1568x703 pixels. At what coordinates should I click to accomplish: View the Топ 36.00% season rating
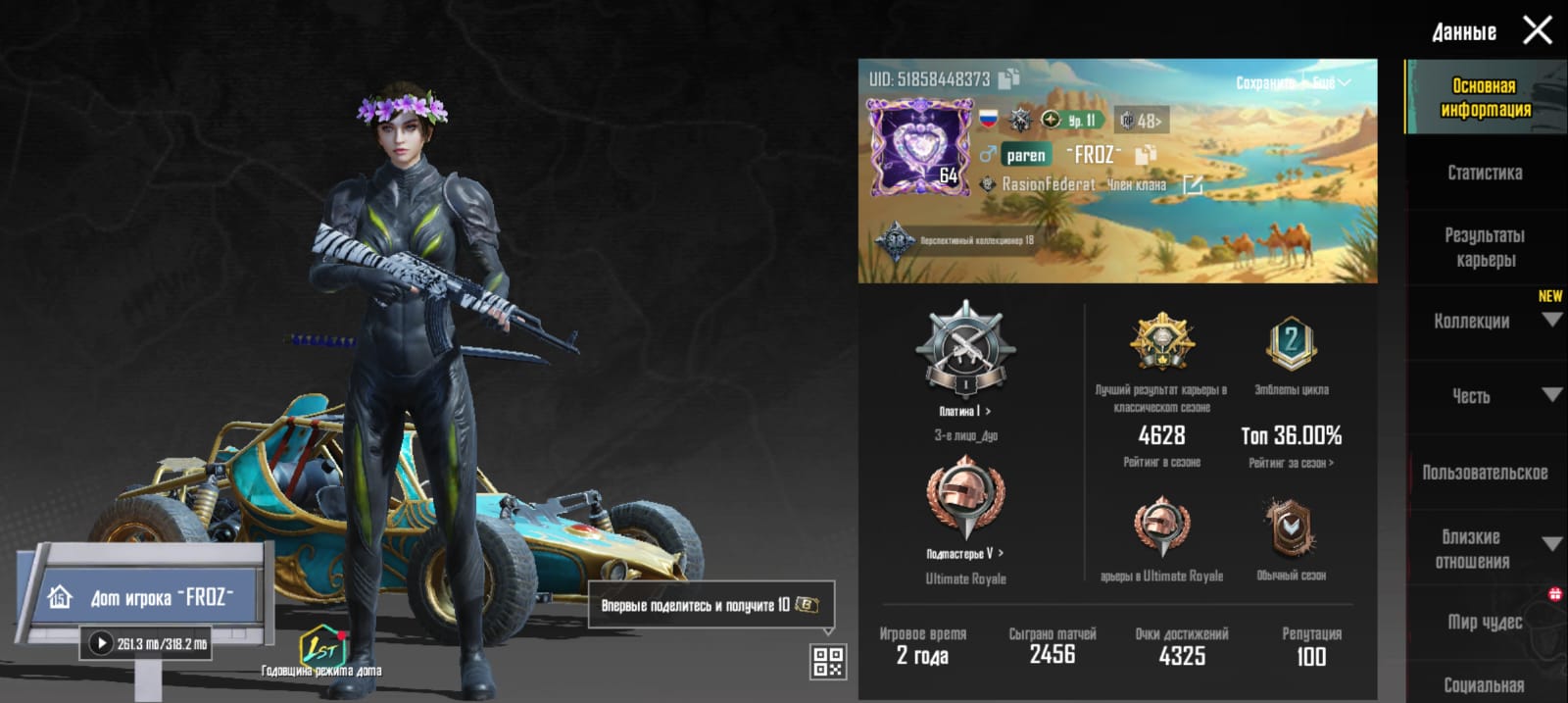1291,436
